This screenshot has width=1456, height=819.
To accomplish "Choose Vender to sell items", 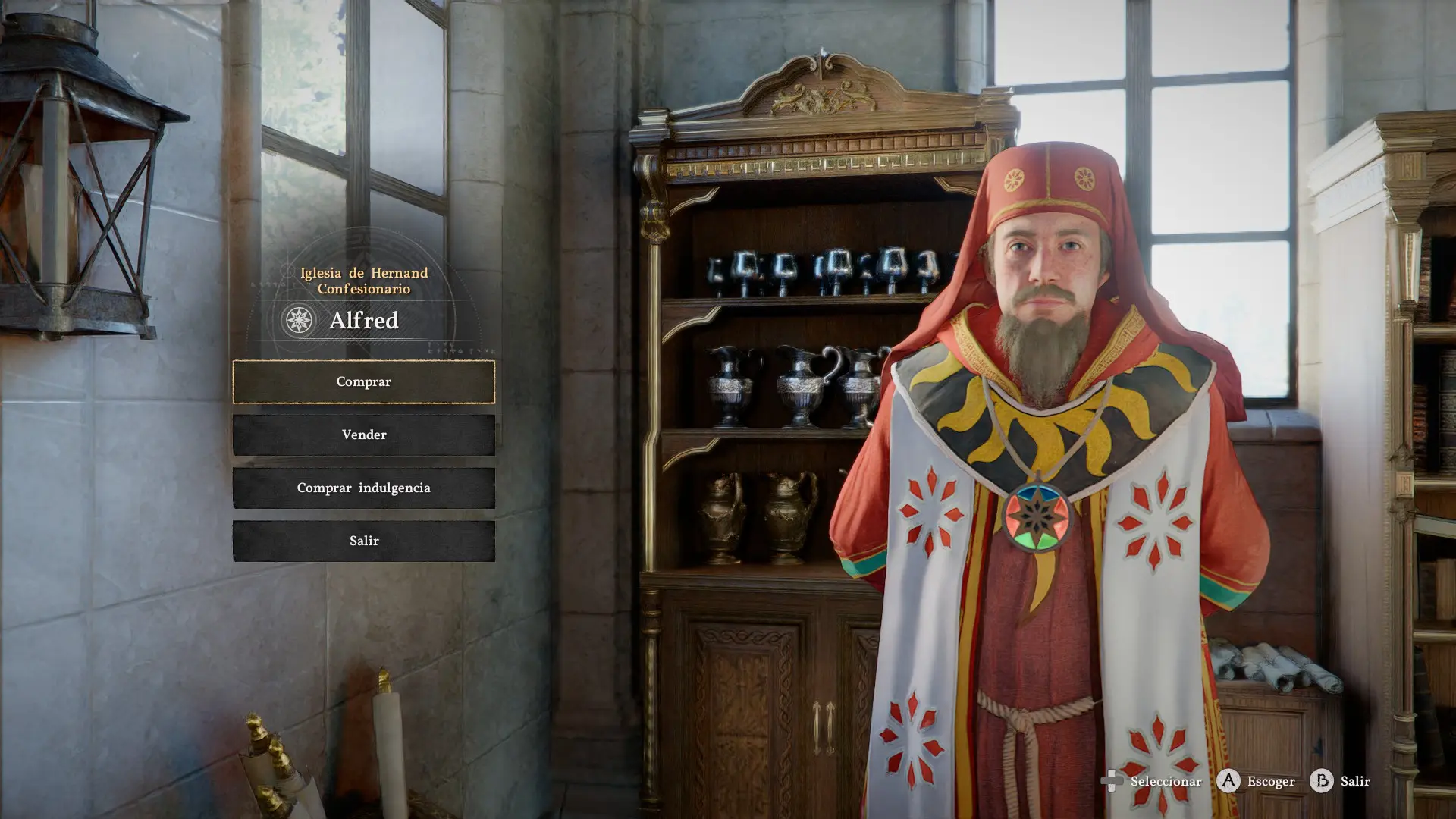I will pos(363,435).
